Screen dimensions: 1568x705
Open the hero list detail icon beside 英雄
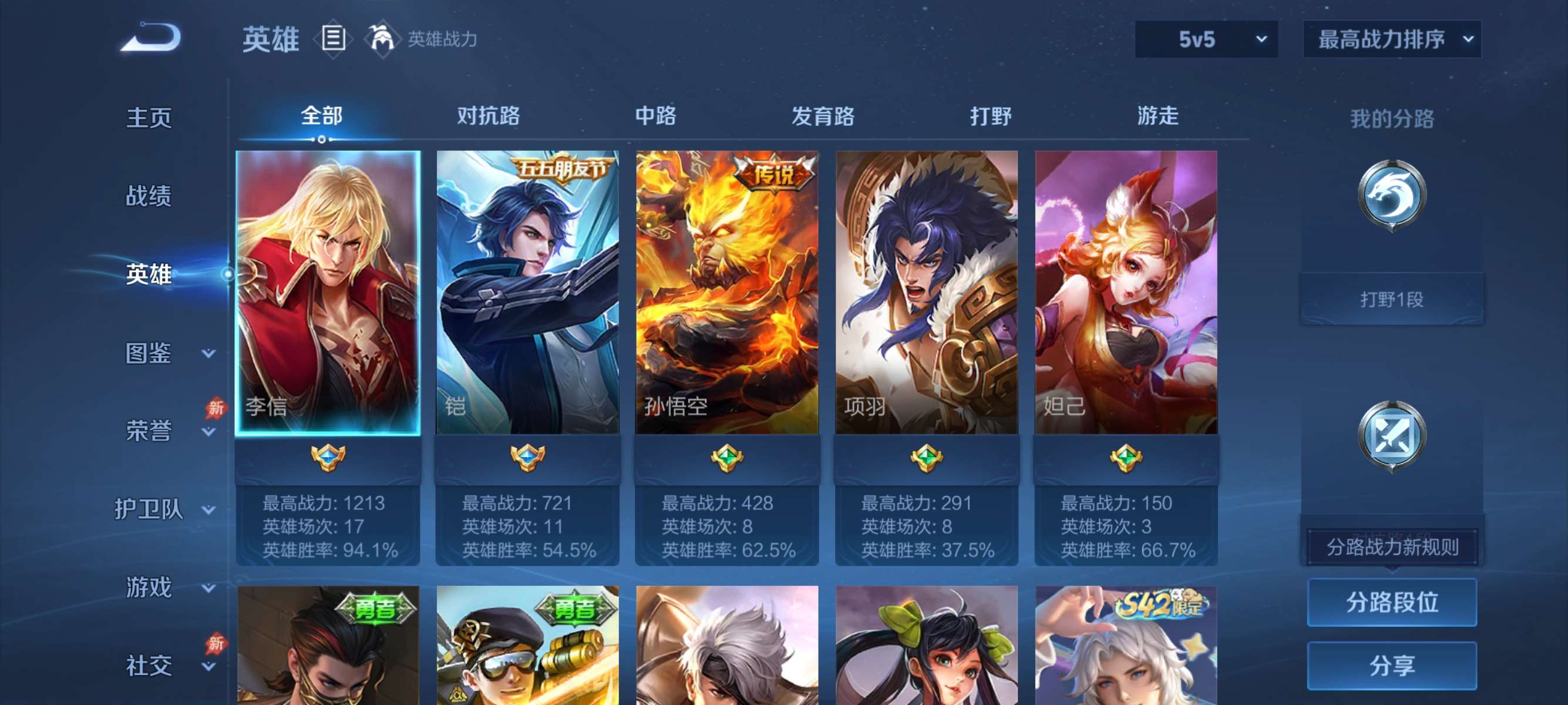332,39
